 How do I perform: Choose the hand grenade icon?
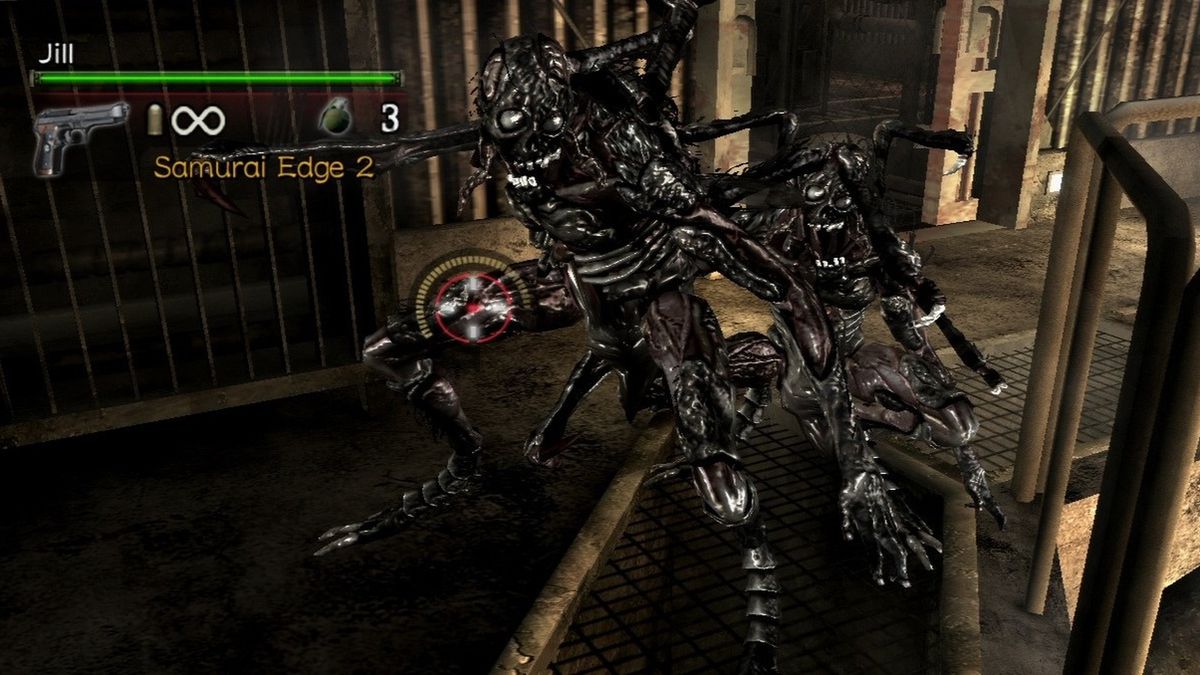coord(336,119)
